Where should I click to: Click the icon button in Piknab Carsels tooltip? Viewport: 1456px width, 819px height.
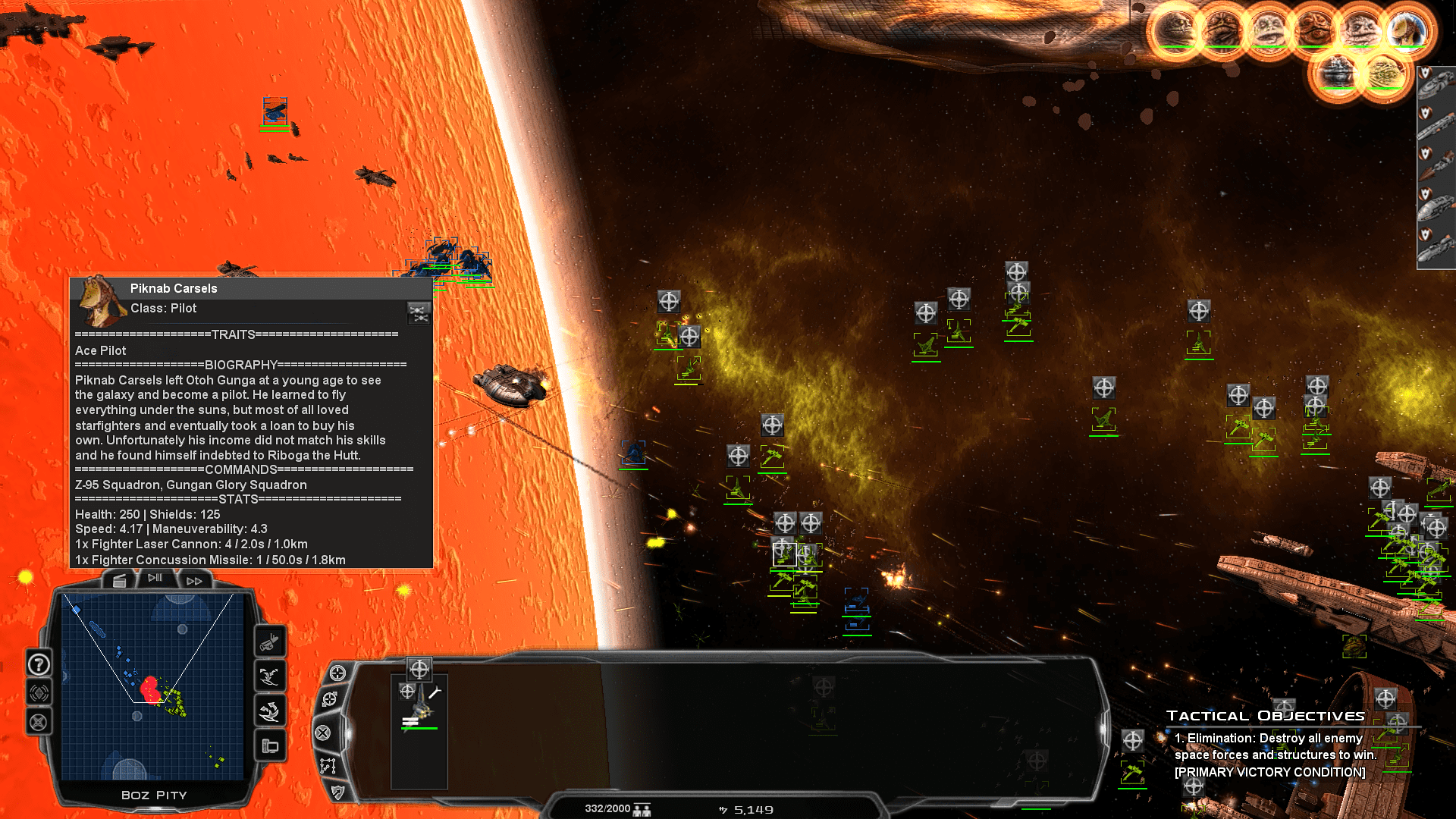[x=419, y=312]
